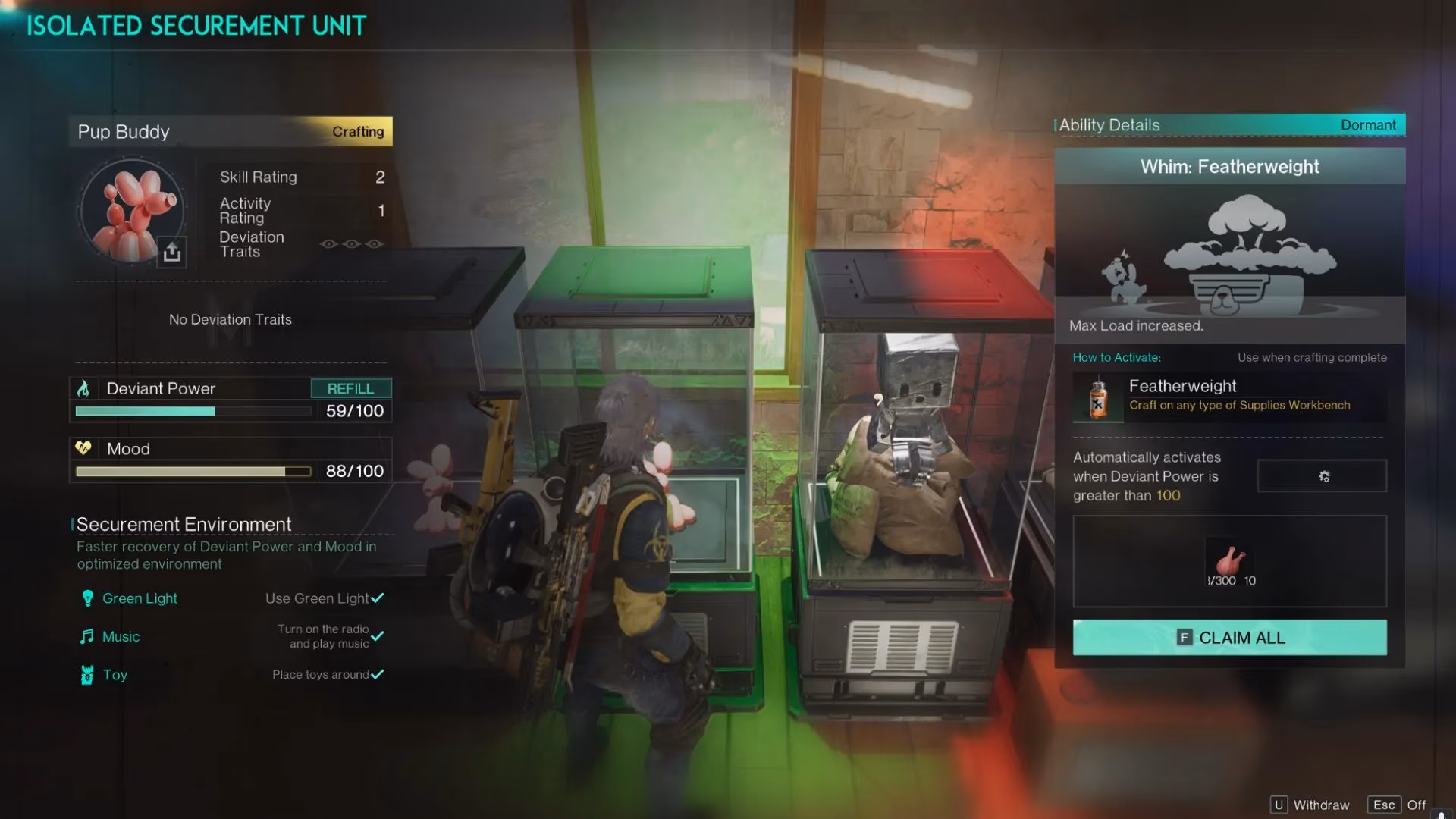The height and width of the screenshot is (819, 1456).
Task: Choose the Toy environment option
Action: click(x=115, y=675)
